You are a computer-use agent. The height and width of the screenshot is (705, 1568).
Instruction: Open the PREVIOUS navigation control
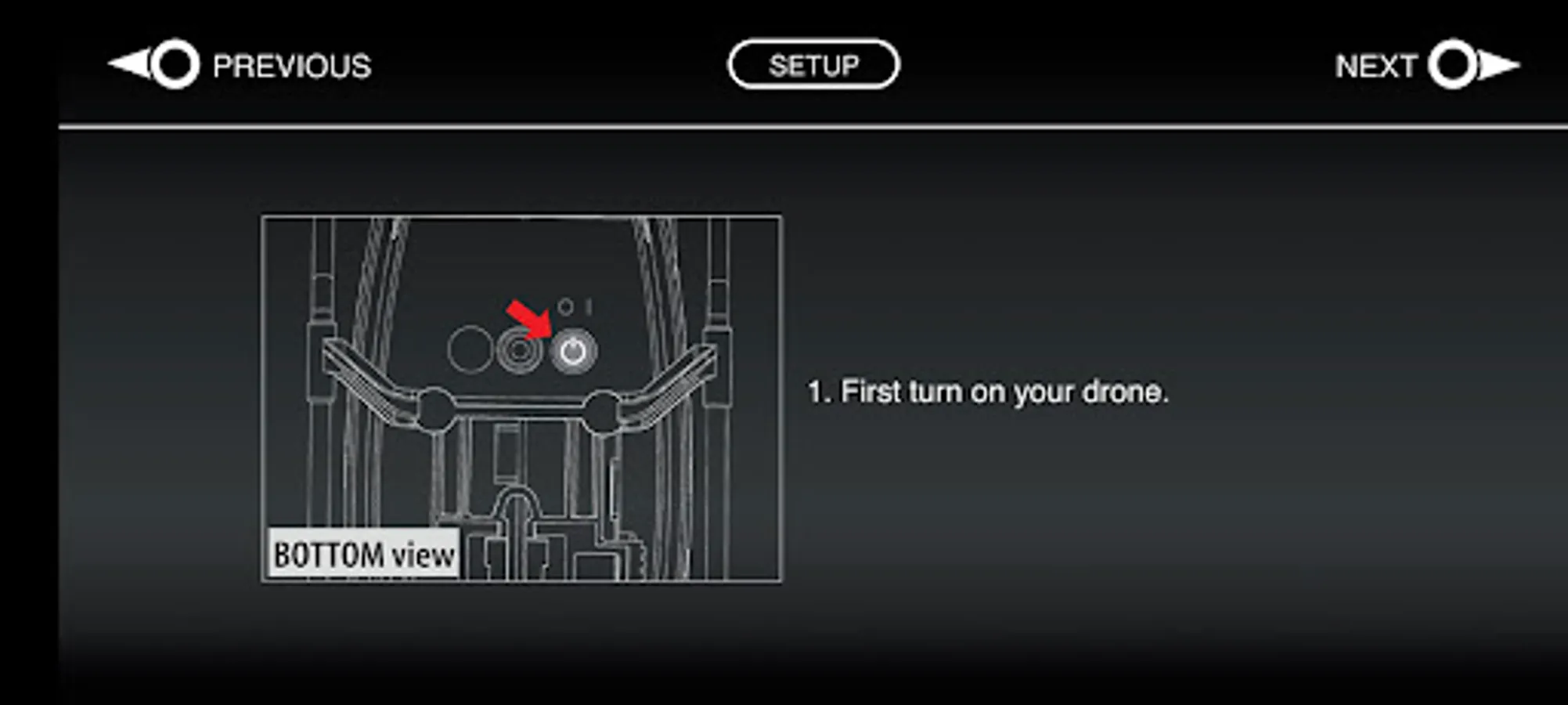click(235, 65)
